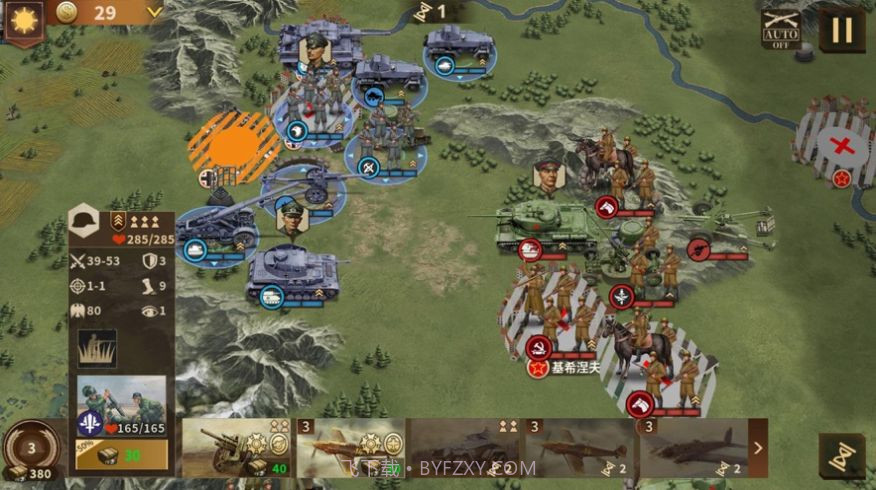Pause the game
This screenshot has height=490, width=876.
842,30
